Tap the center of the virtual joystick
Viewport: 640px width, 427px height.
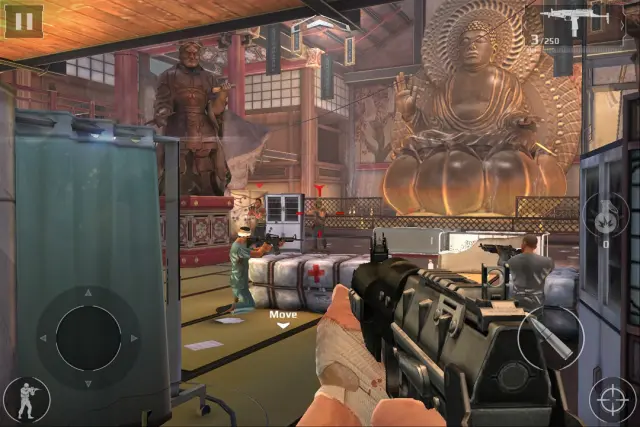(88, 338)
